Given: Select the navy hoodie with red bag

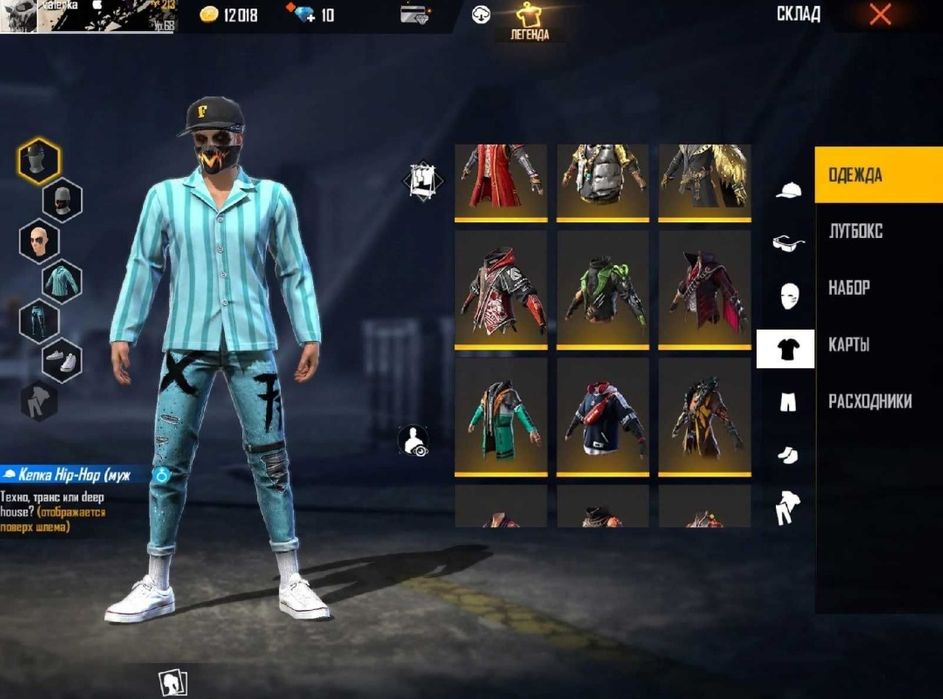Looking at the screenshot, I should point(602,414).
